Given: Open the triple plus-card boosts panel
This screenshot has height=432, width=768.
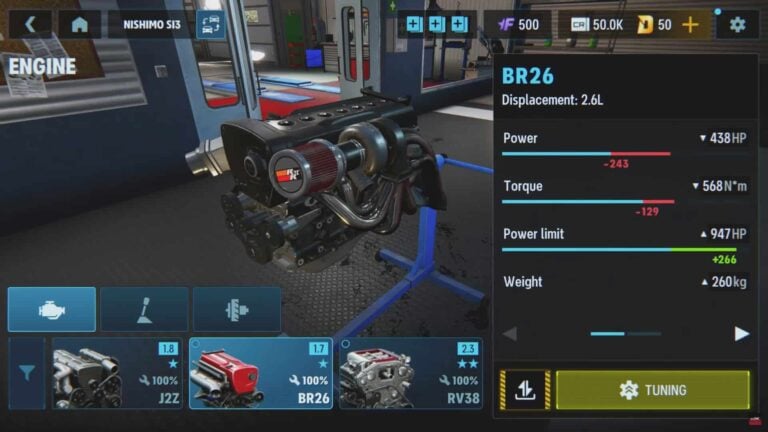Looking at the screenshot, I should (437, 24).
